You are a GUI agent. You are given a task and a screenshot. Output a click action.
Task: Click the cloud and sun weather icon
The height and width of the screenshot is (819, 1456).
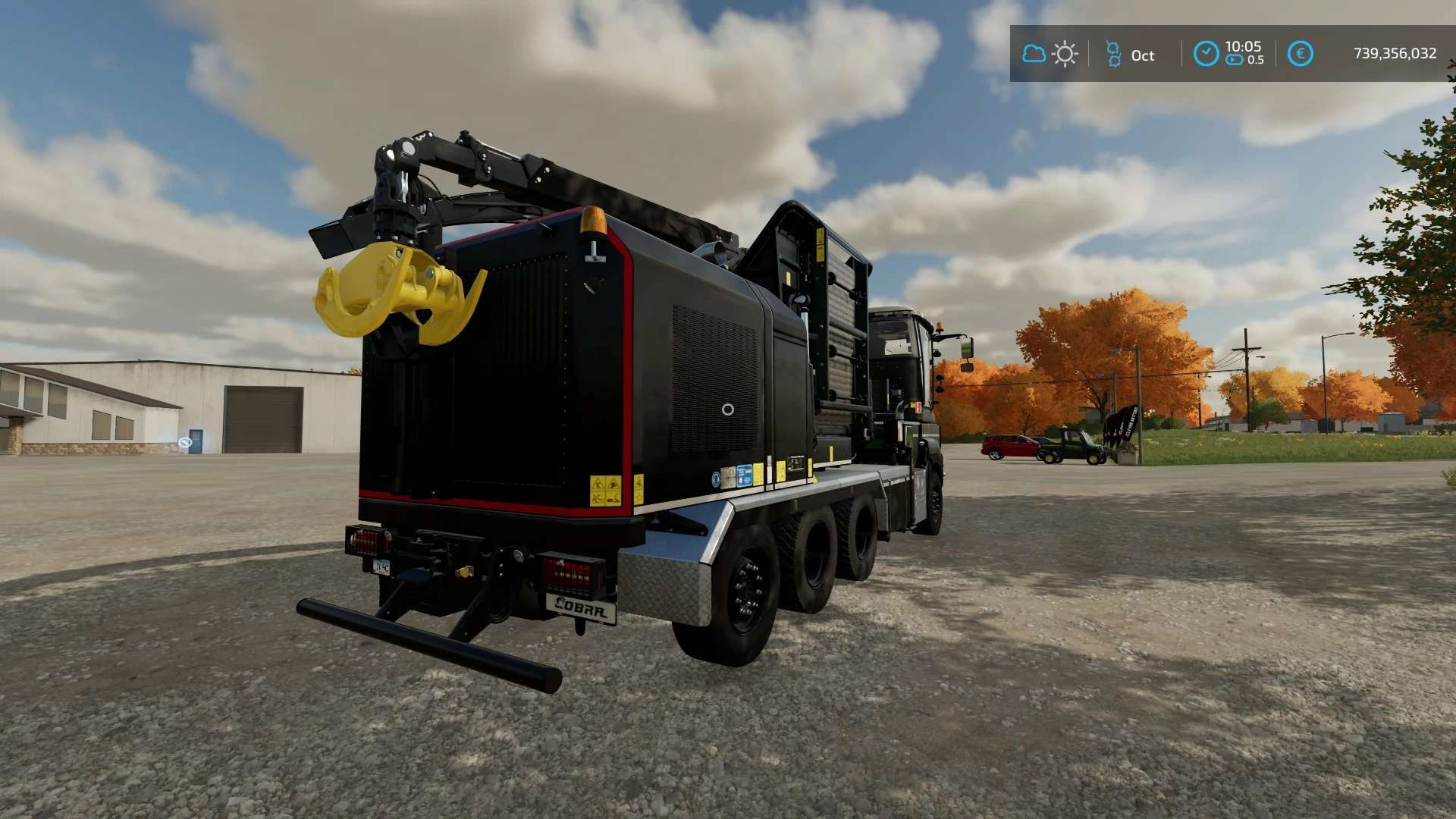[x=1050, y=54]
